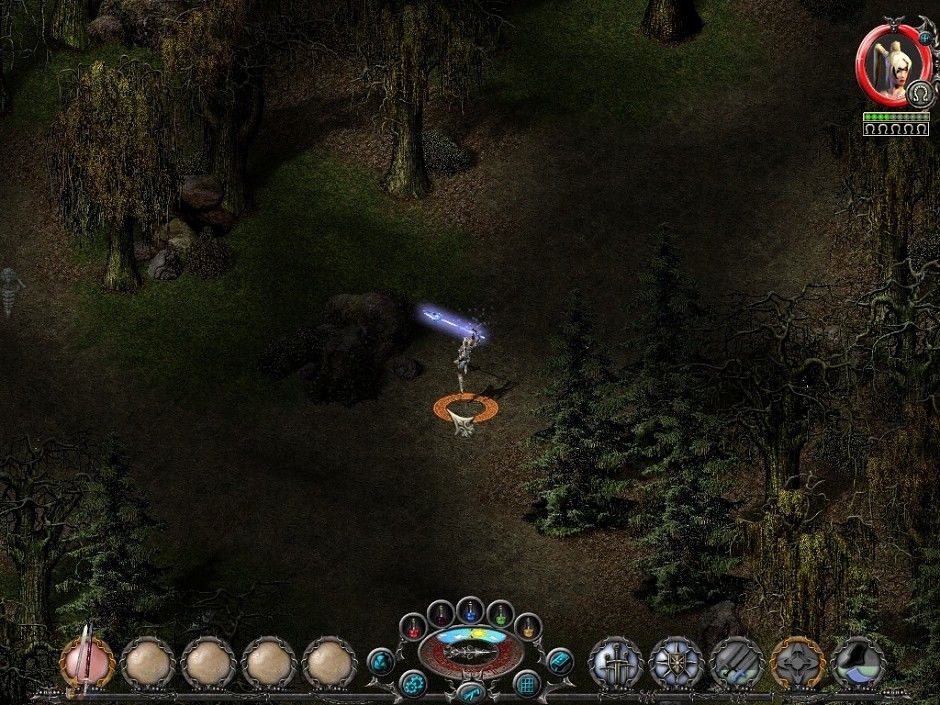Click the teal figure button

pos(381,660)
